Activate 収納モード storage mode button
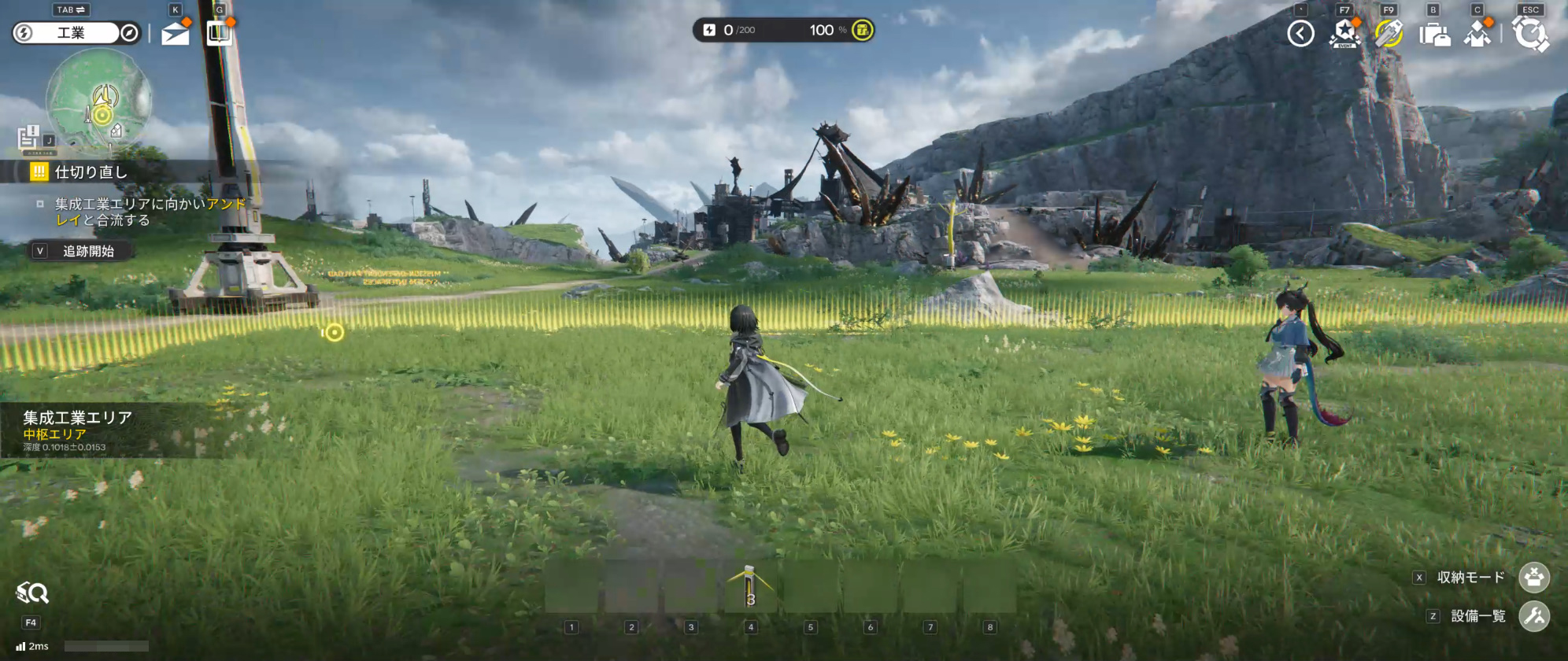 tap(1533, 578)
